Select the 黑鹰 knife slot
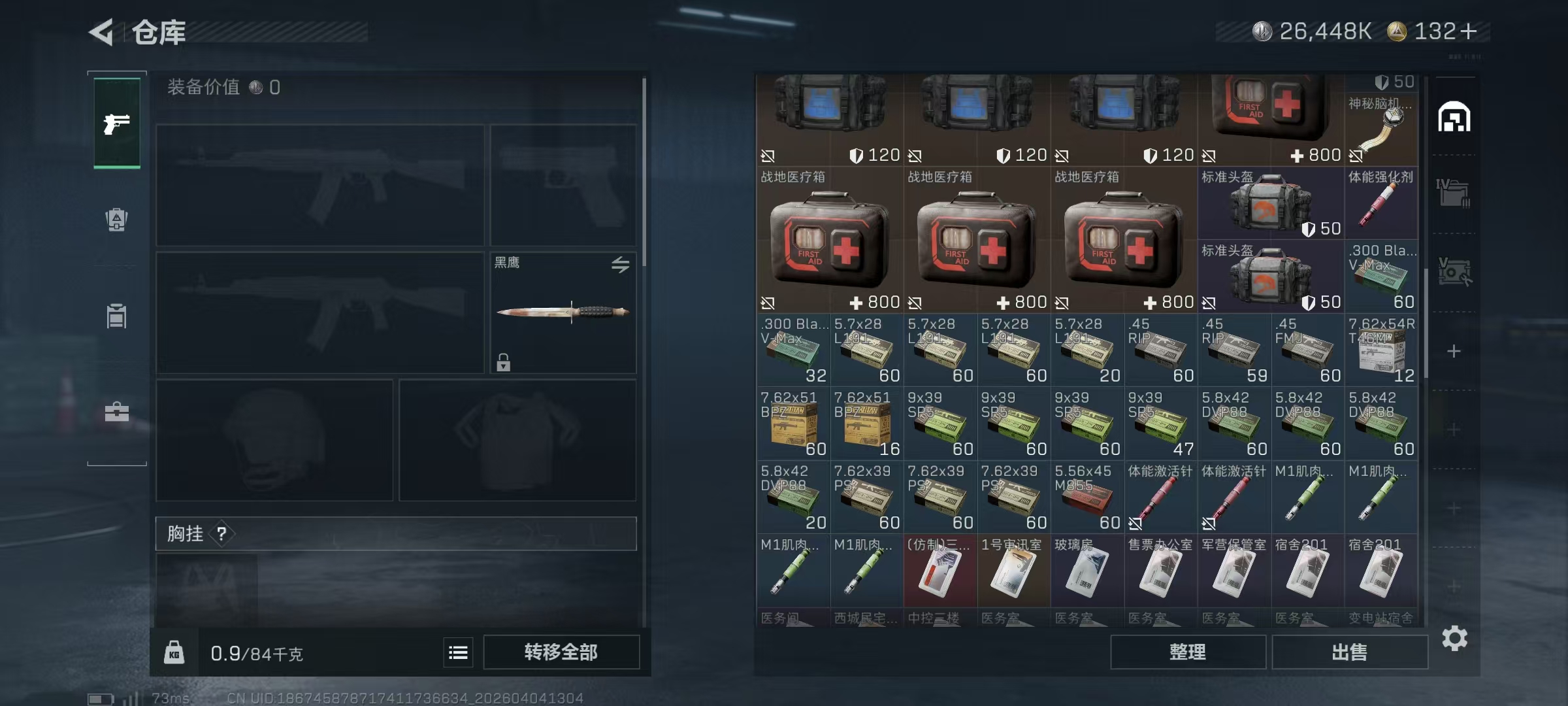 563,312
